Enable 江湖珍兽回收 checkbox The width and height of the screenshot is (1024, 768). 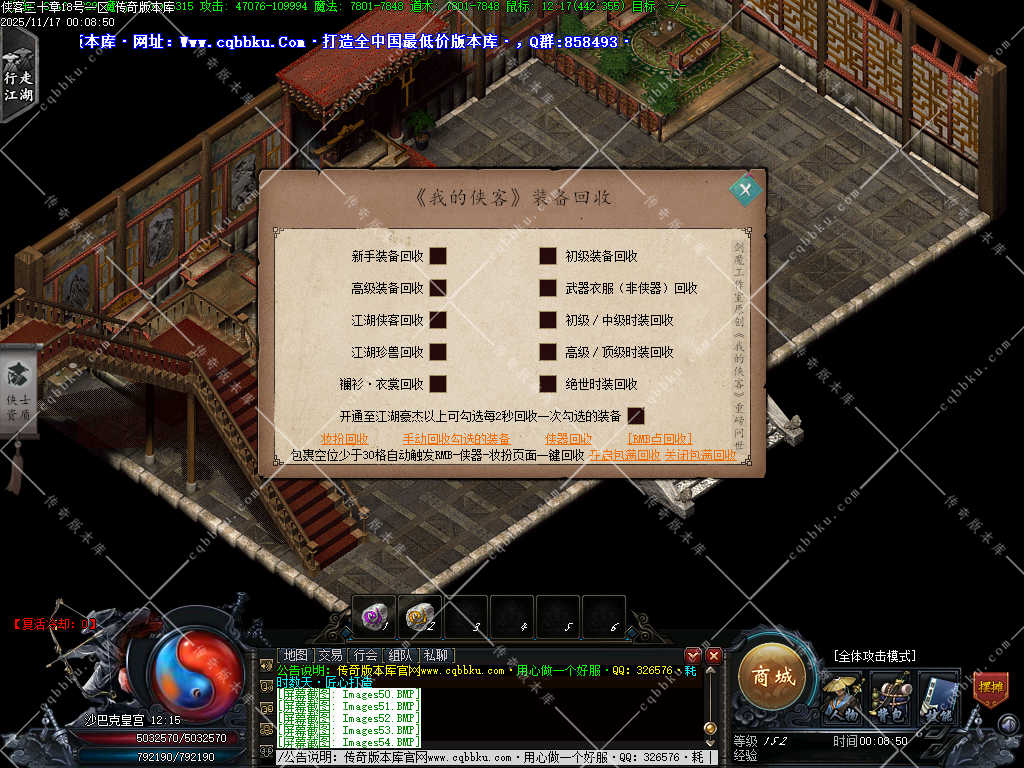tap(438, 352)
